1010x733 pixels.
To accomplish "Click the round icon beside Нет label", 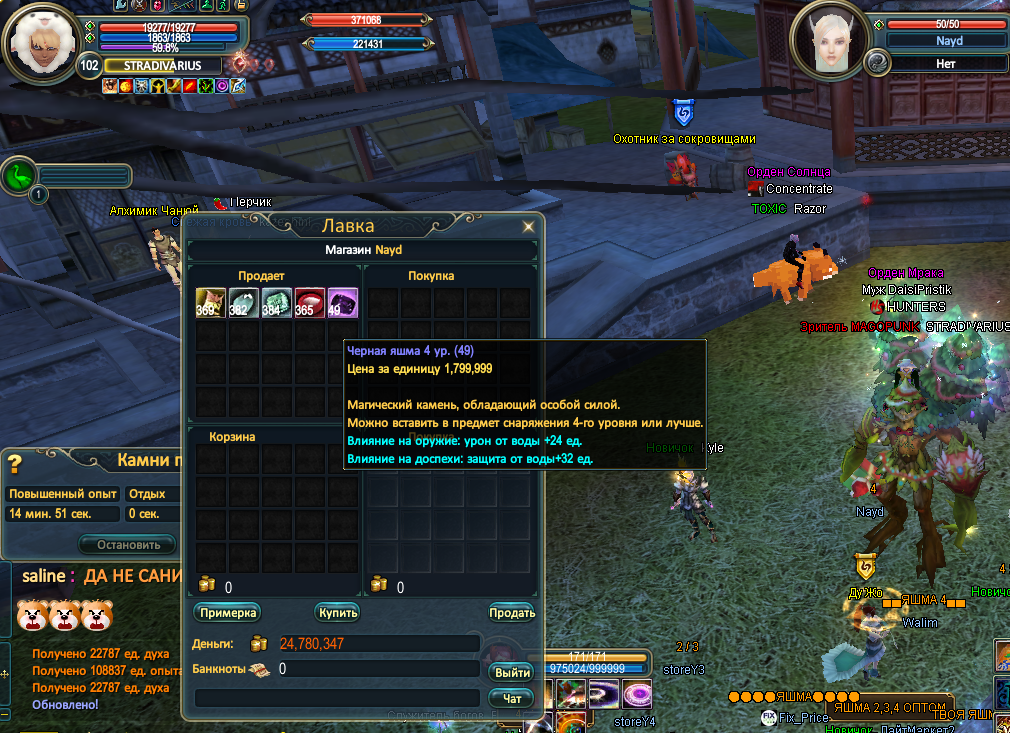I will (x=877, y=63).
